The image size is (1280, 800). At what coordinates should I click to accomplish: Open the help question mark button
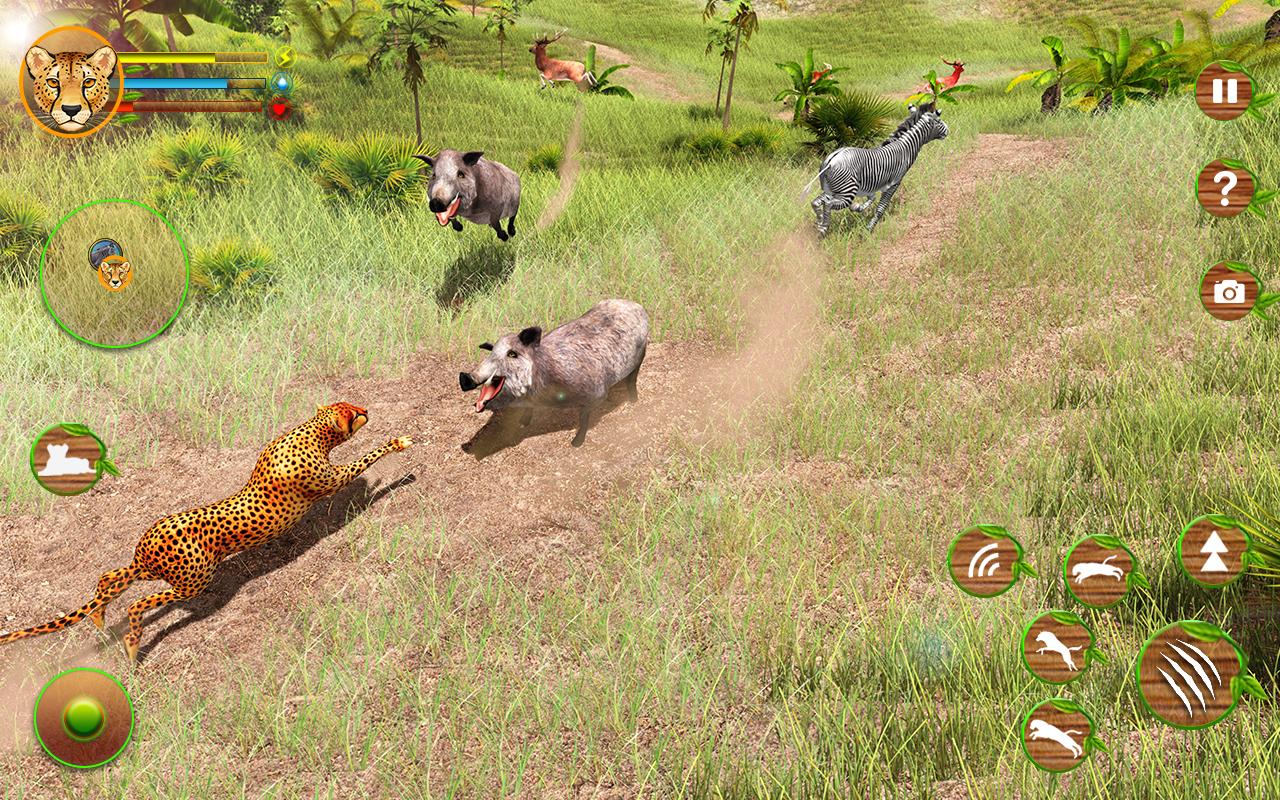pos(1223,186)
